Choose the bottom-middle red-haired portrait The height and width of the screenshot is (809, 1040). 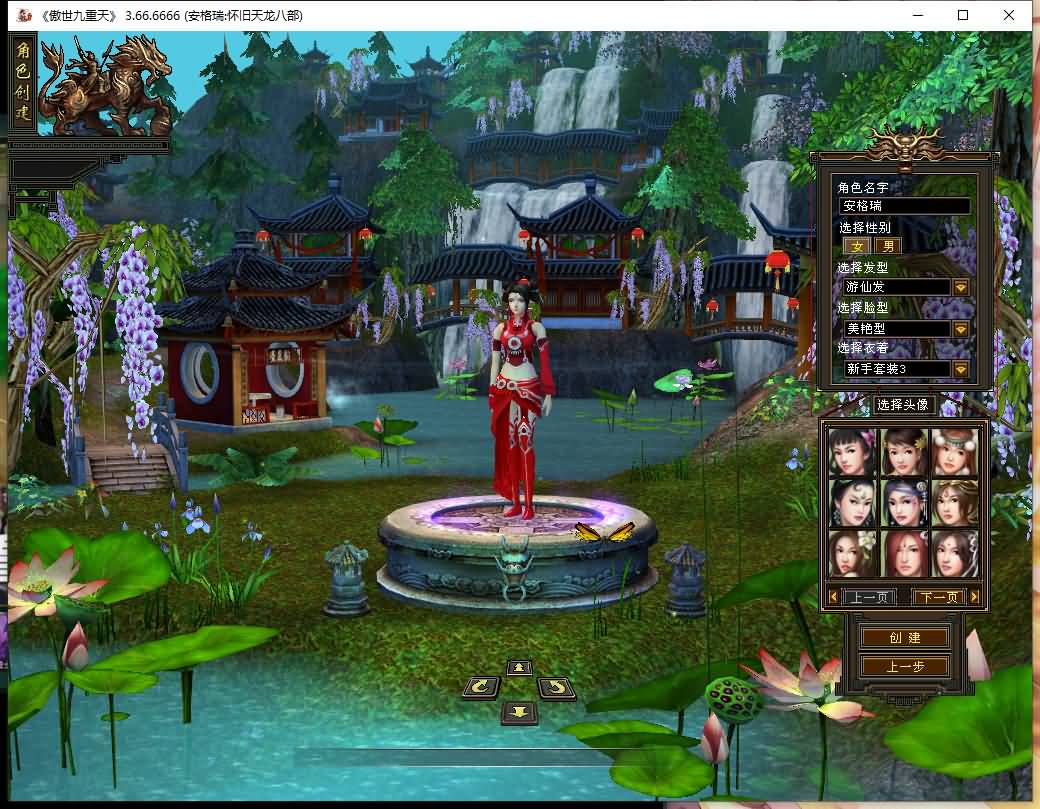pos(905,553)
